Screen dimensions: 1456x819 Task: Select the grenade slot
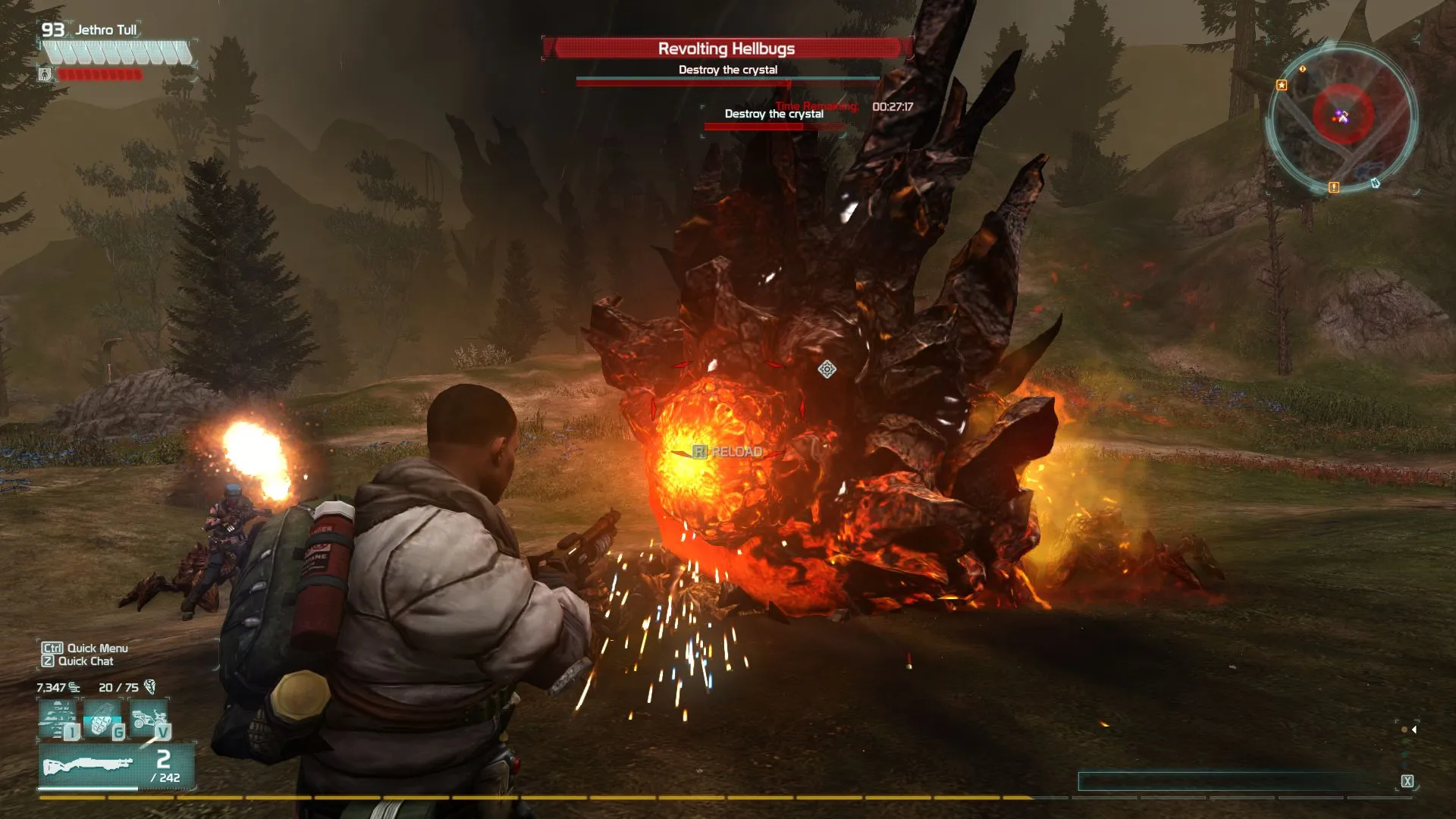103,719
